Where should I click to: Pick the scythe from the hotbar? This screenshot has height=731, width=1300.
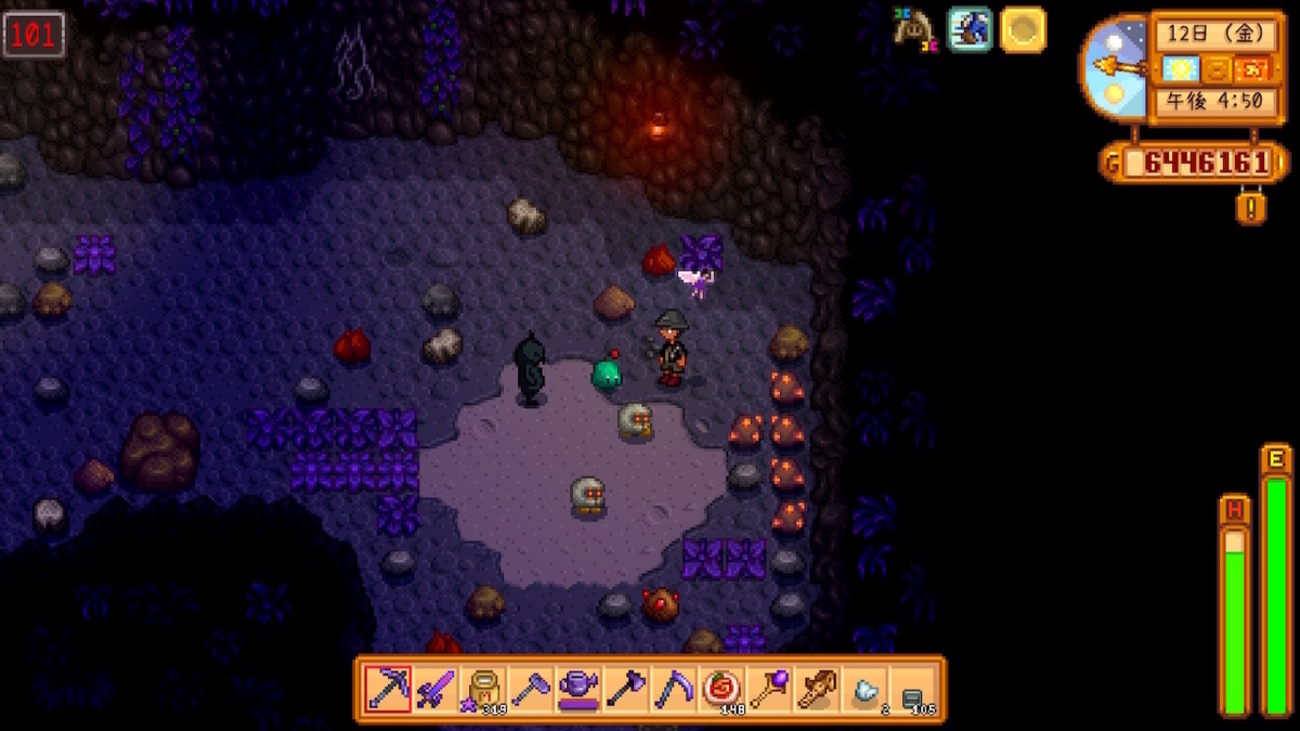click(x=674, y=689)
